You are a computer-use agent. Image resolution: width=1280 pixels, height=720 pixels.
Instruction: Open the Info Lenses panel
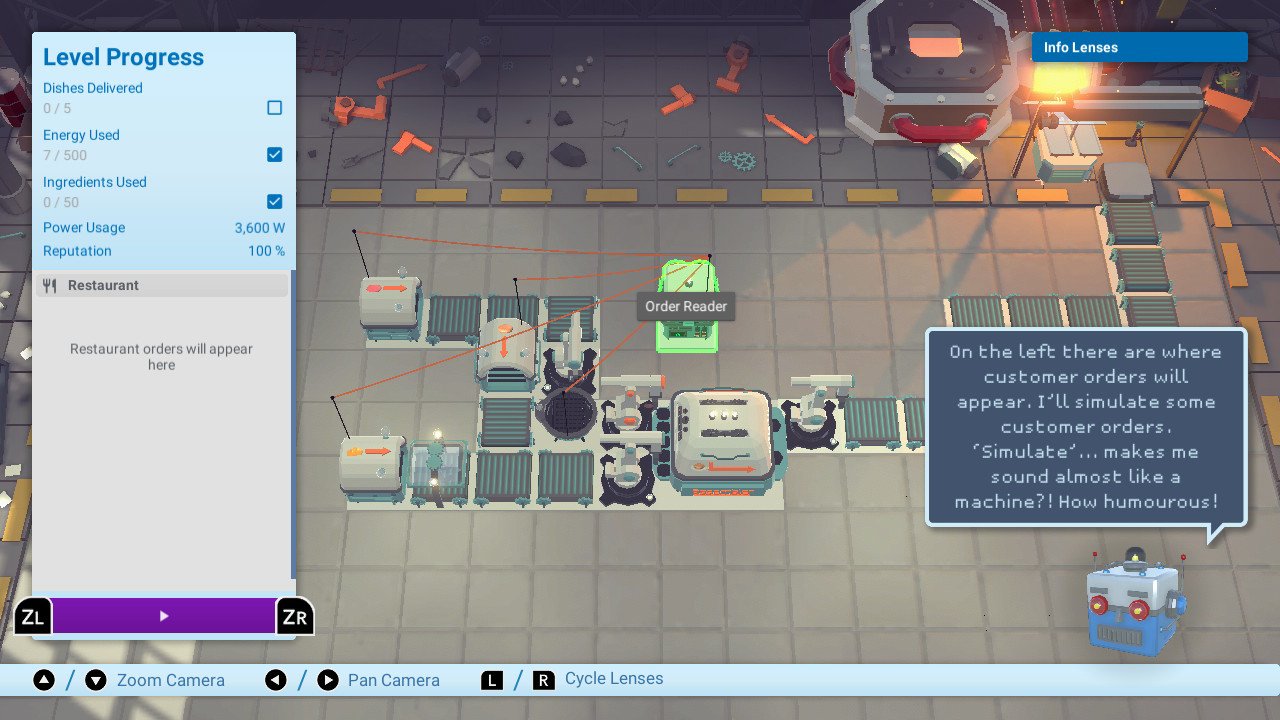(1139, 47)
